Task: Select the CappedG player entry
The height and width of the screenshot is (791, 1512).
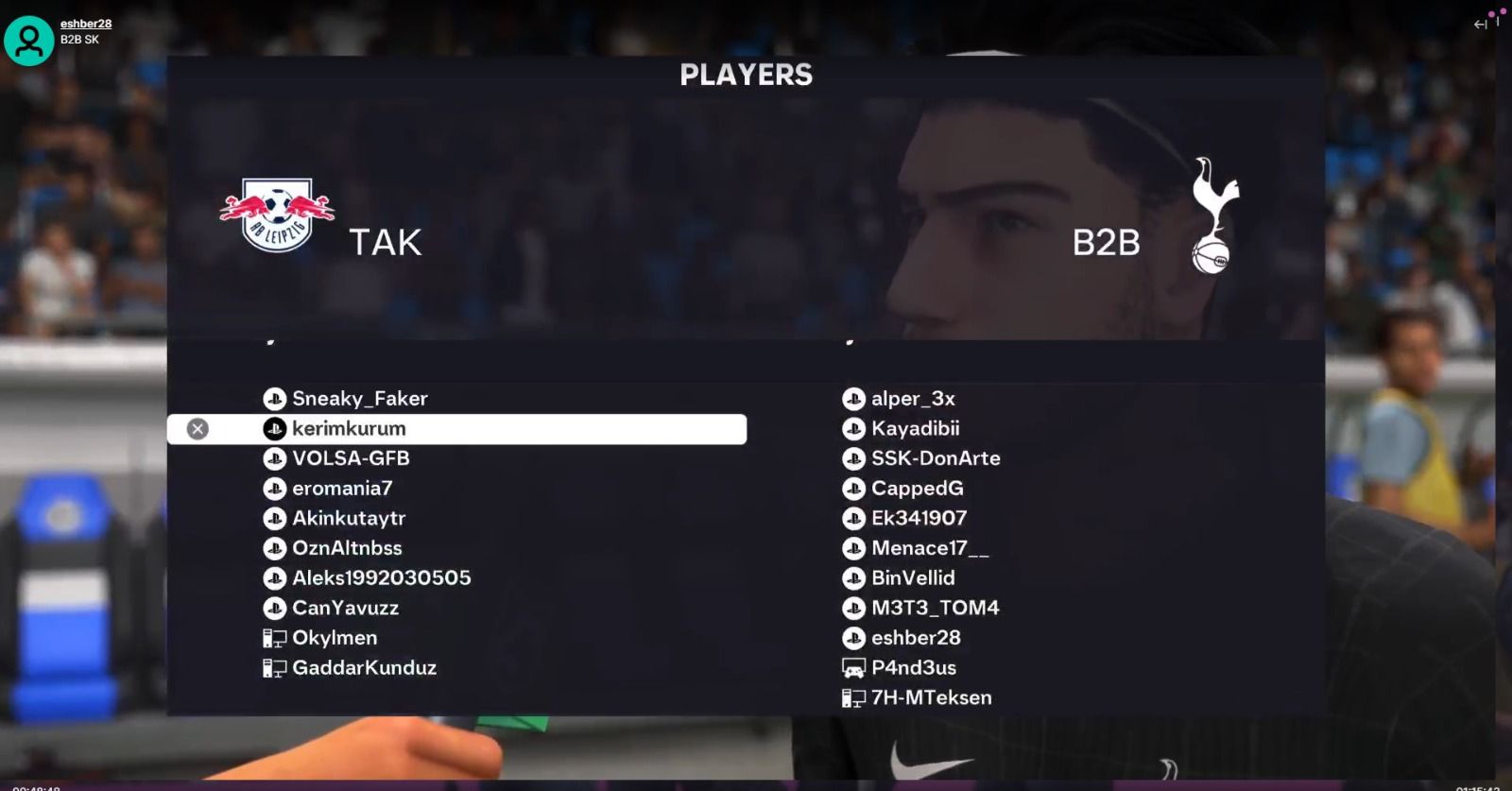Action: coord(917,489)
